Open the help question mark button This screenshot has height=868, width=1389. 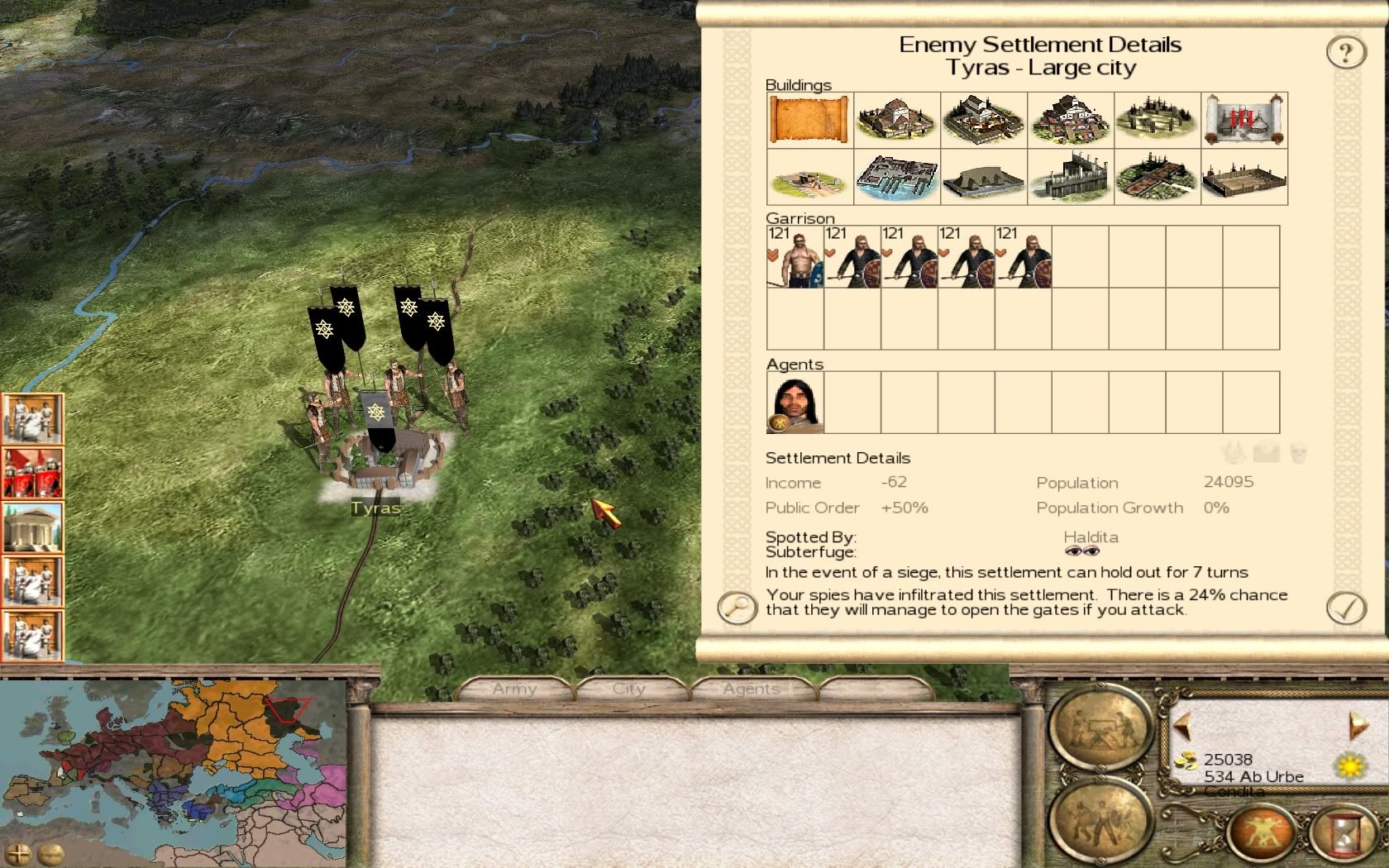pos(1345,53)
